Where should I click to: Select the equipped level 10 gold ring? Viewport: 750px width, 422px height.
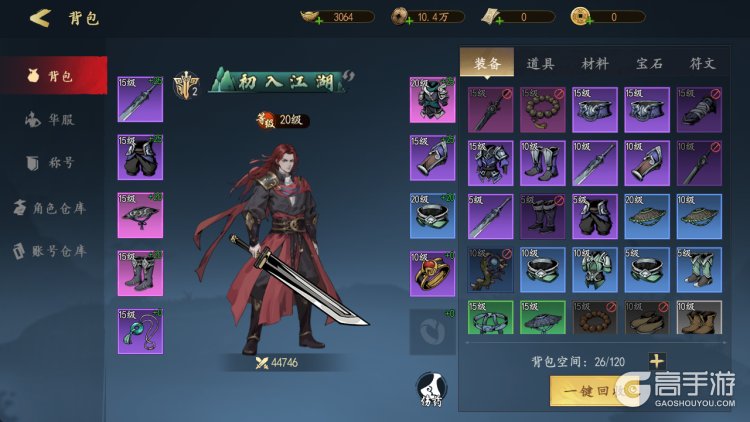[x=432, y=273]
